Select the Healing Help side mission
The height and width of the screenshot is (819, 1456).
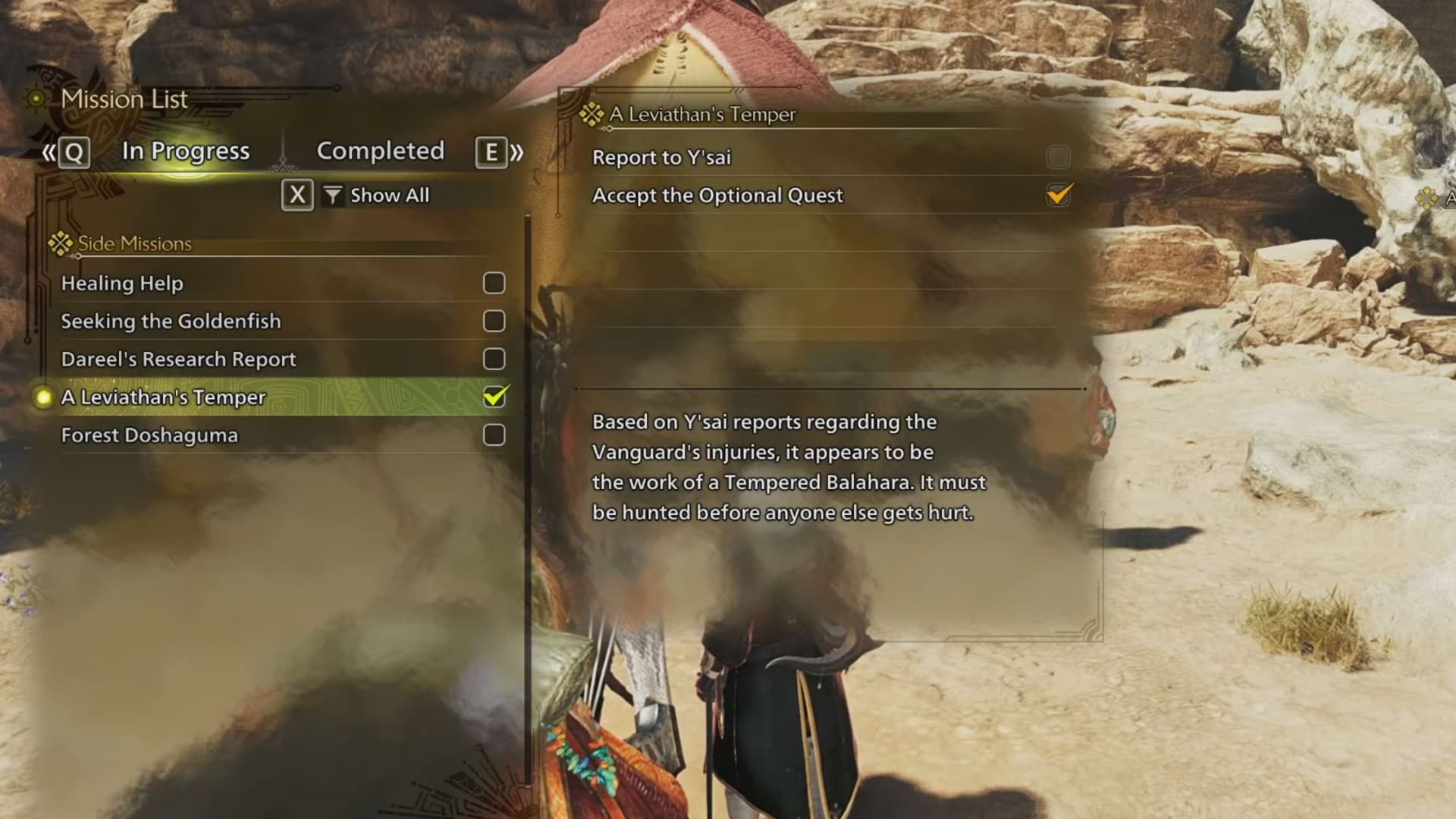pos(122,284)
